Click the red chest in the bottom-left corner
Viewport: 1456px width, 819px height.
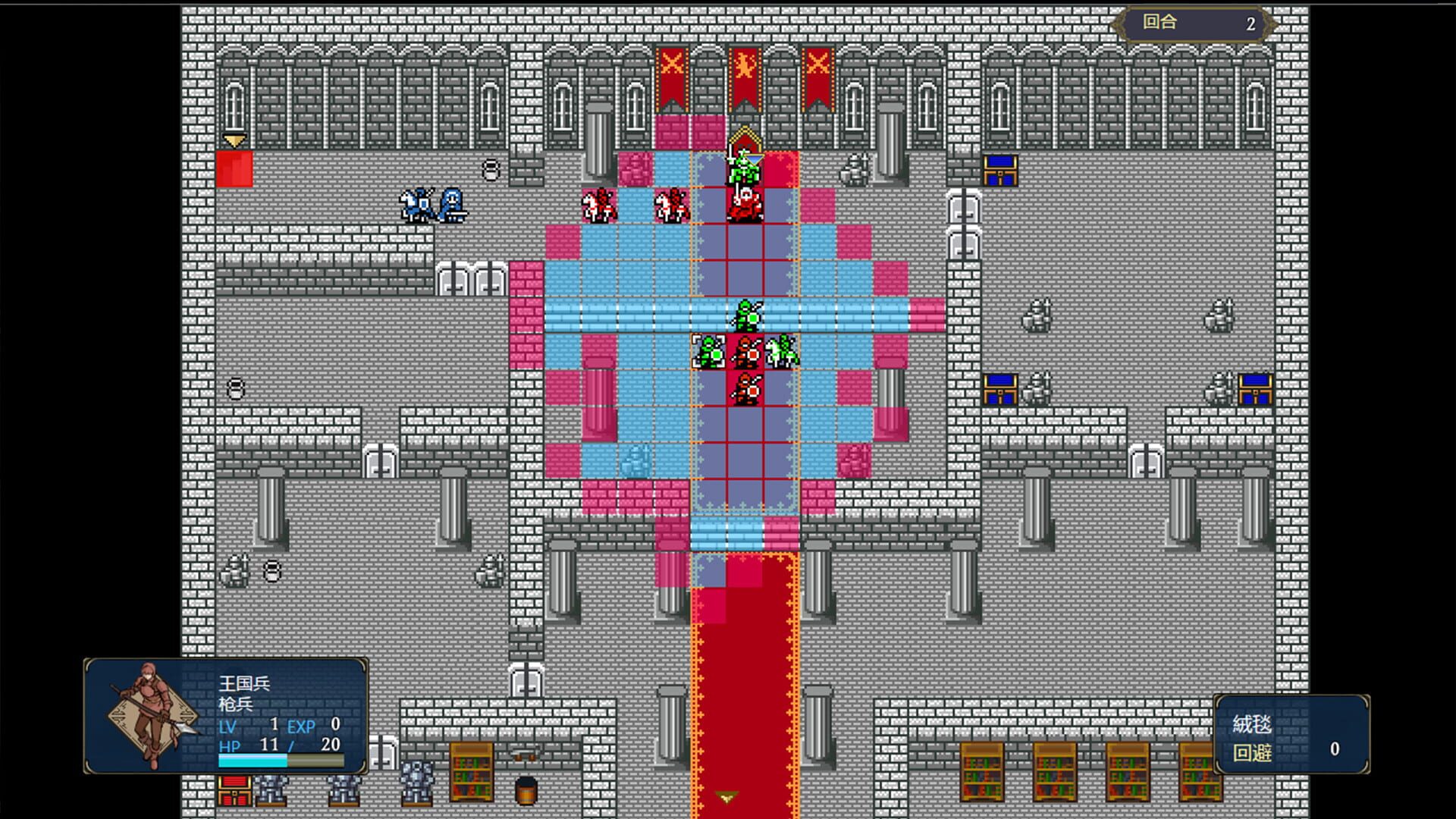tap(235, 792)
